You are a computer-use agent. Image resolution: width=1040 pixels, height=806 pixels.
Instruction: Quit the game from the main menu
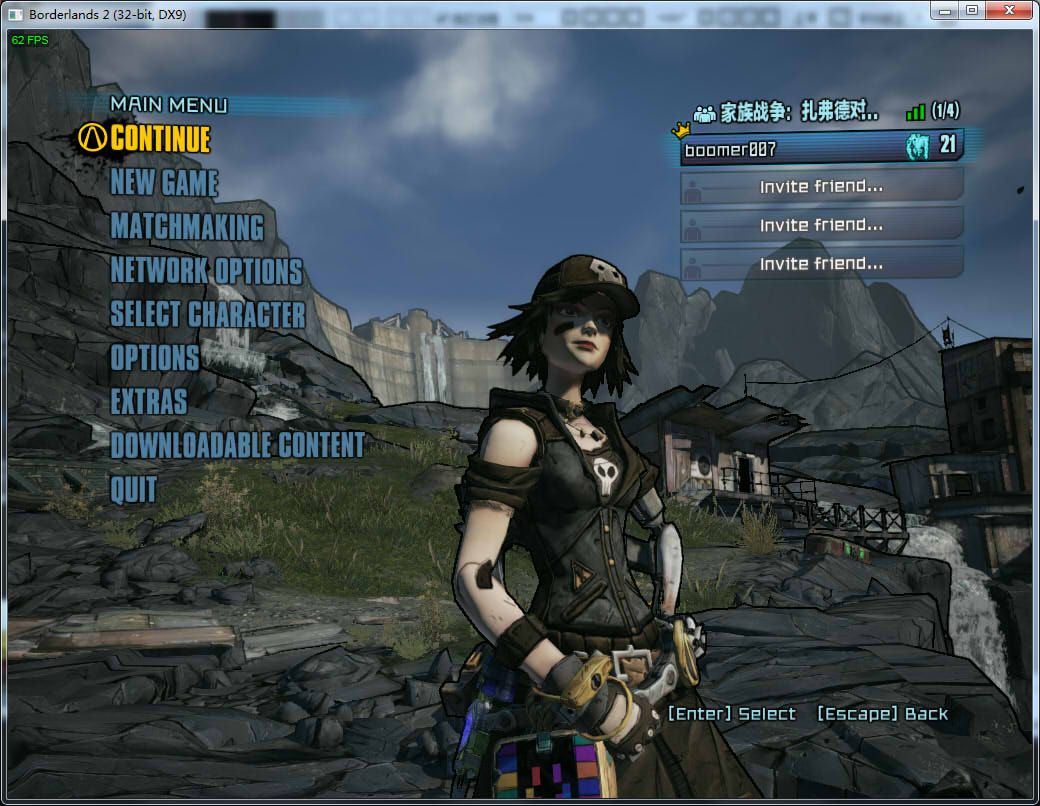pyautogui.click(x=134, y=489)
